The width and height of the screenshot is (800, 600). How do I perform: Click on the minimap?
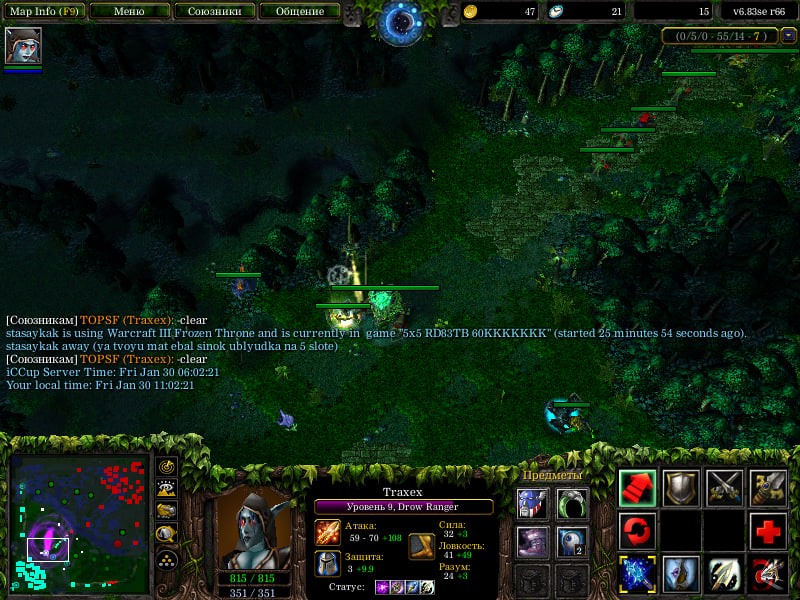coord(78,520)
